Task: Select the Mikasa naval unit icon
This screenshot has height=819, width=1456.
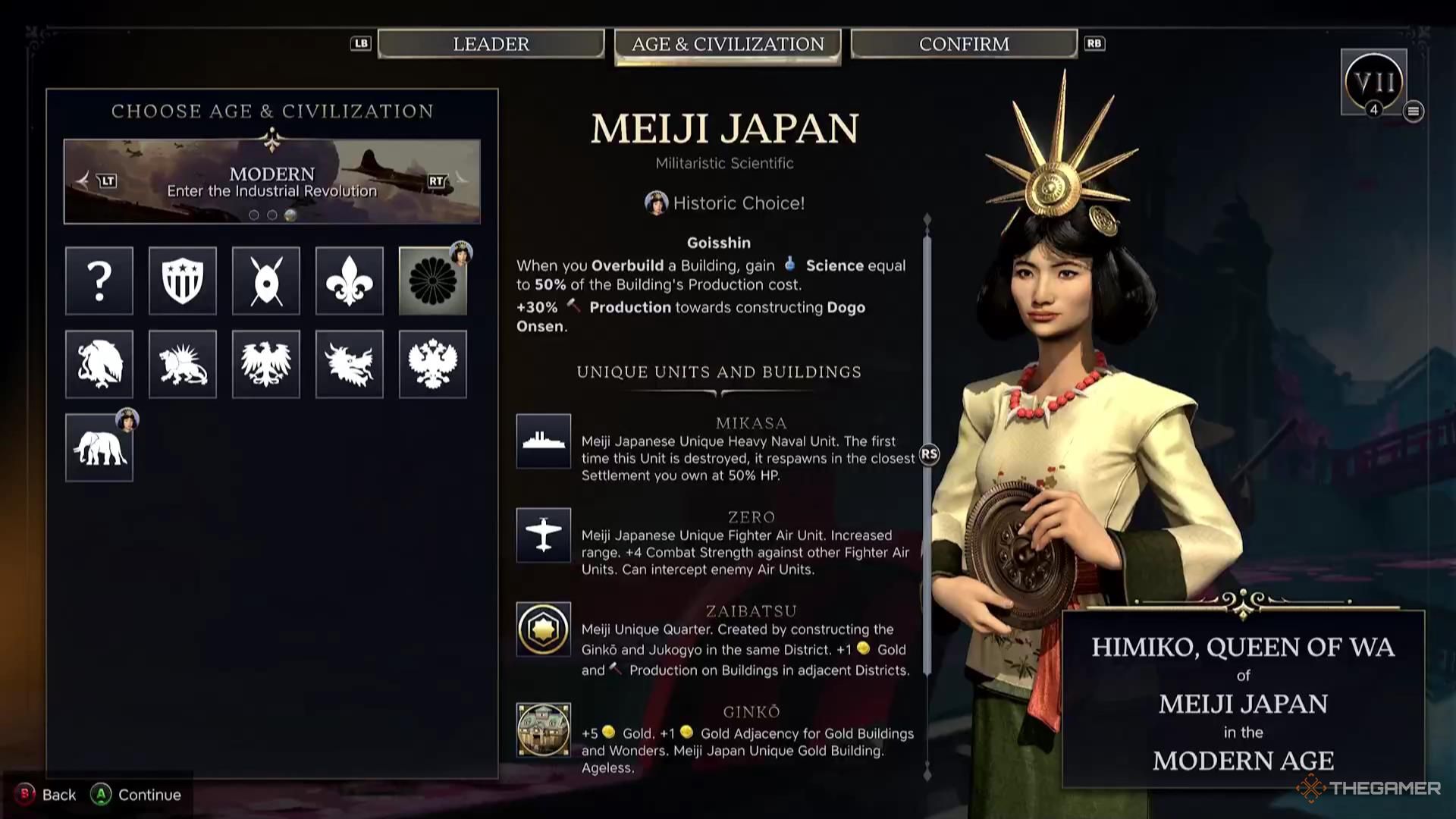Action: point(543,441)
